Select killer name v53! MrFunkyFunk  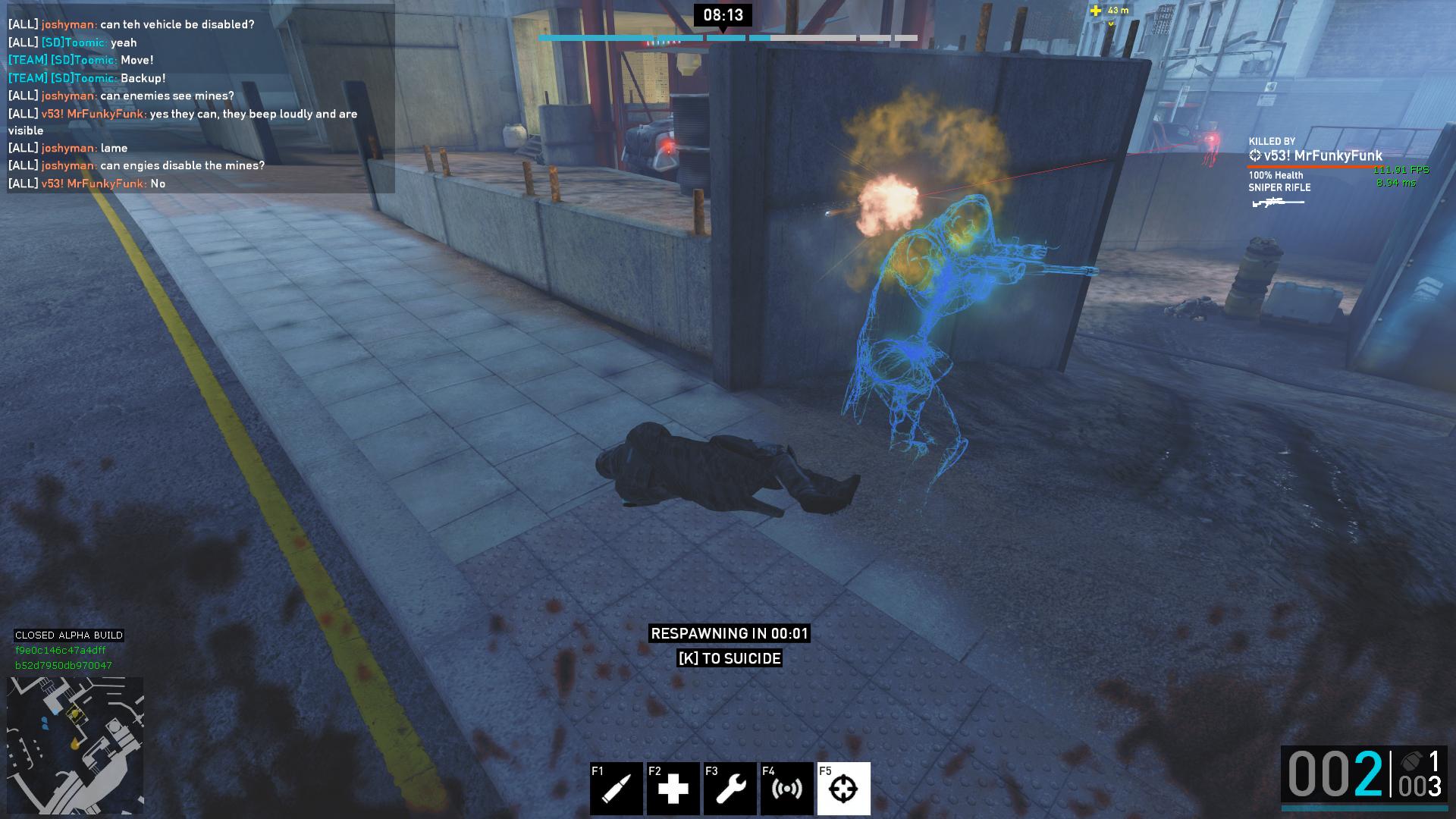pyautogui.click(x=1323, y=156)
